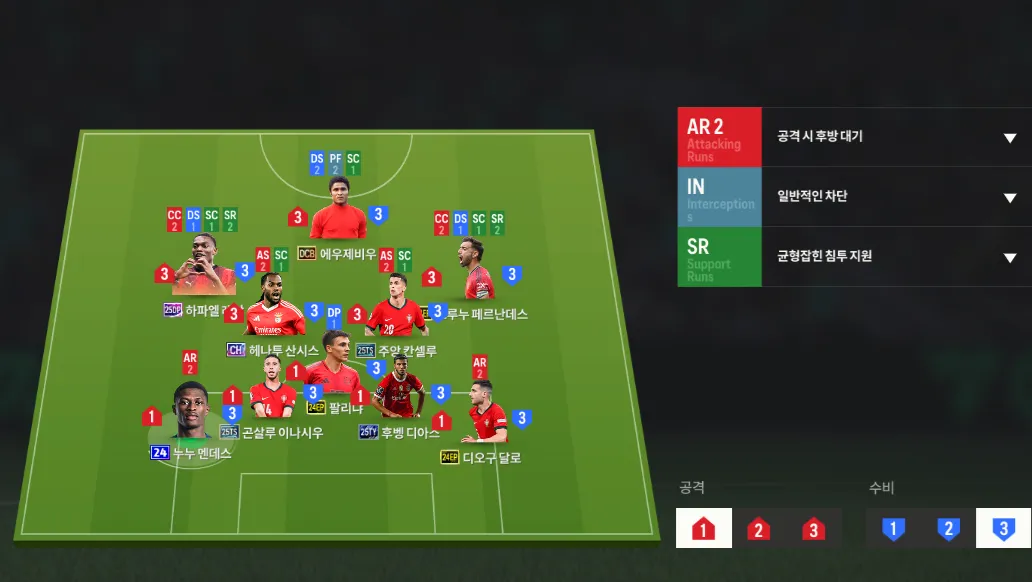The image size is (1032, 582).
Task: Open the AR Attacking Runs dropdown
Action: [x=1009, y=137]
